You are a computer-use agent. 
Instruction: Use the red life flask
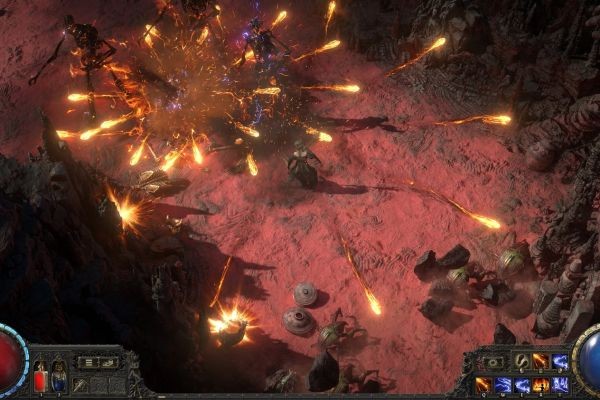pos(41,378)
